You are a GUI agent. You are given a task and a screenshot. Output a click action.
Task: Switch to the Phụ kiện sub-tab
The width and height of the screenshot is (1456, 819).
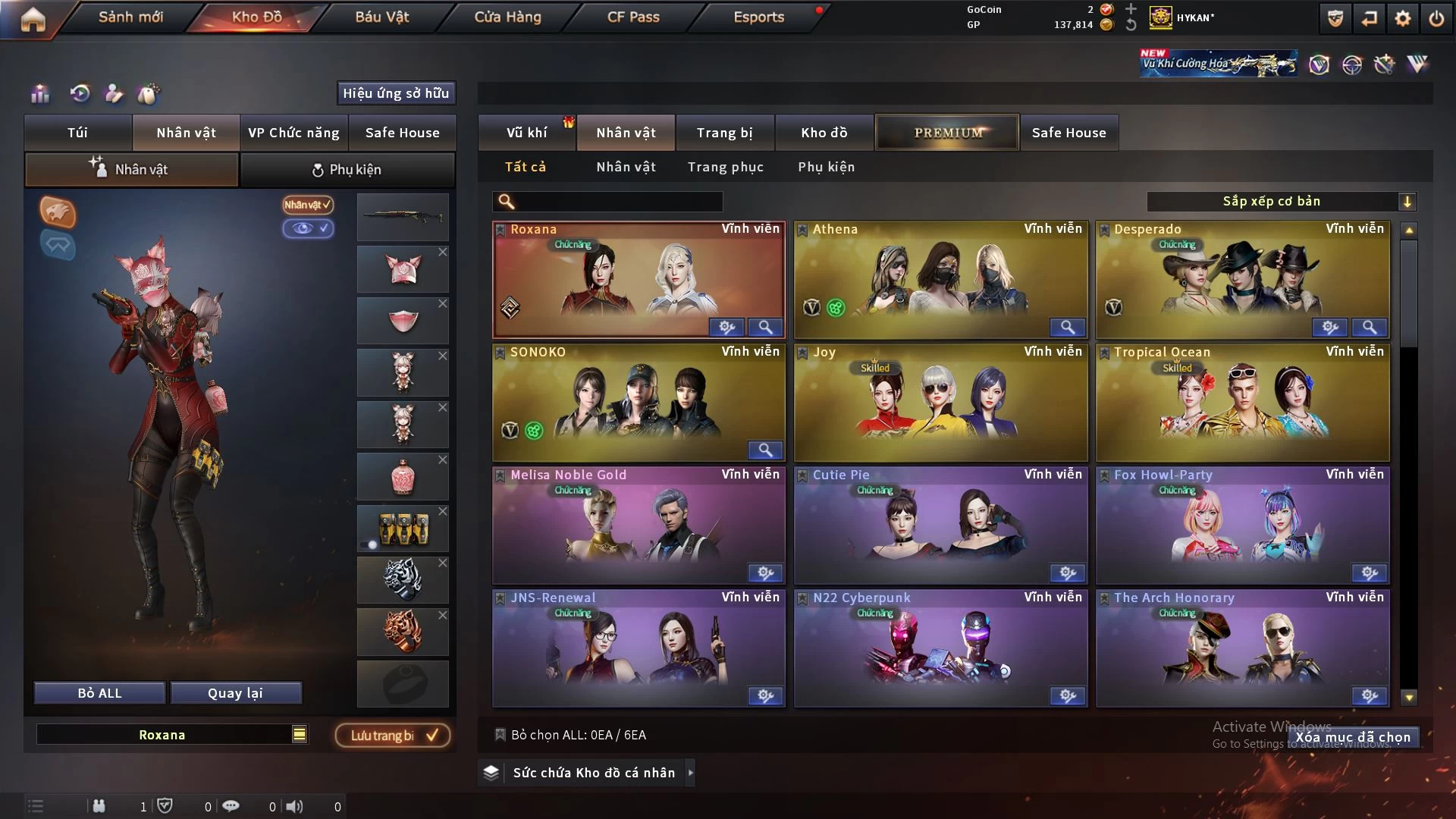tap(347, 169)
